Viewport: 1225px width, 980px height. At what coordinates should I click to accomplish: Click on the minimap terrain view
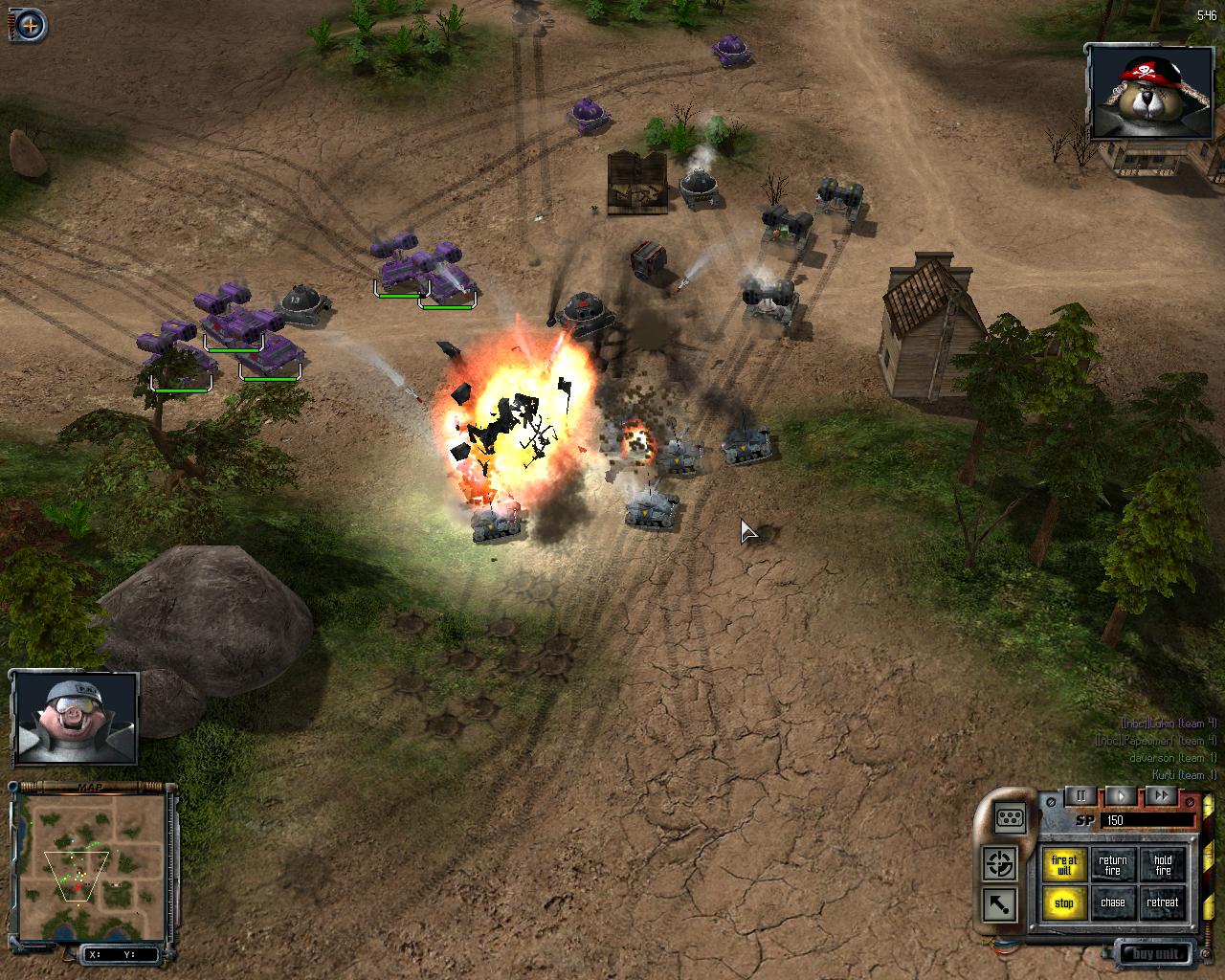91,864
